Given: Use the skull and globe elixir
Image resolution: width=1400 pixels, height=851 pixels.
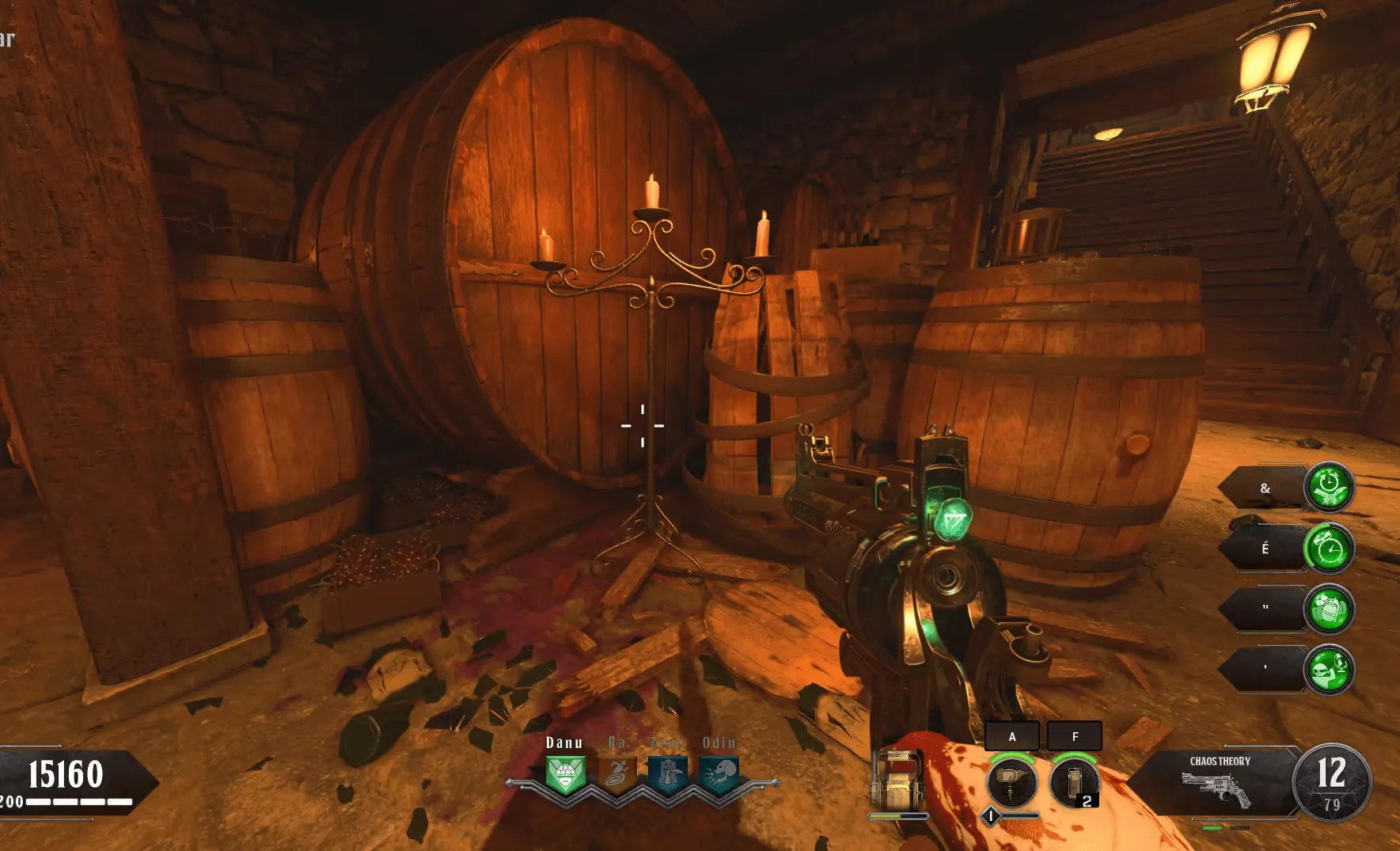Looking at the screenshot, I should pos(1329,671).
